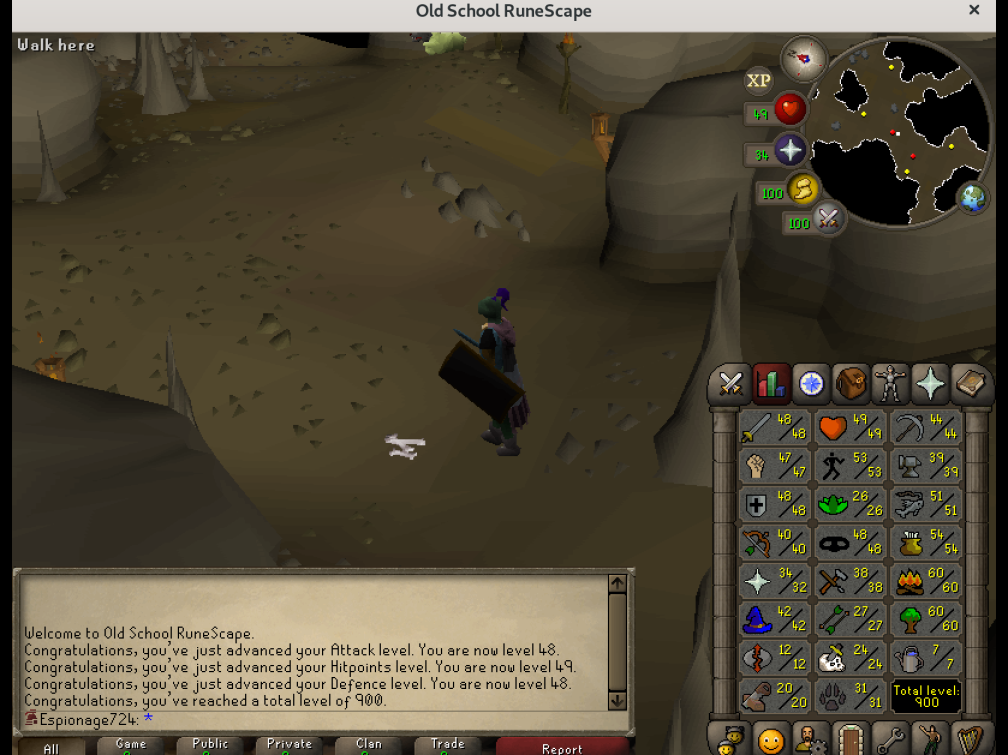1008x755 pixels.
Task: Open the Settings wrench tab
Action: click(x=890, y=740)
